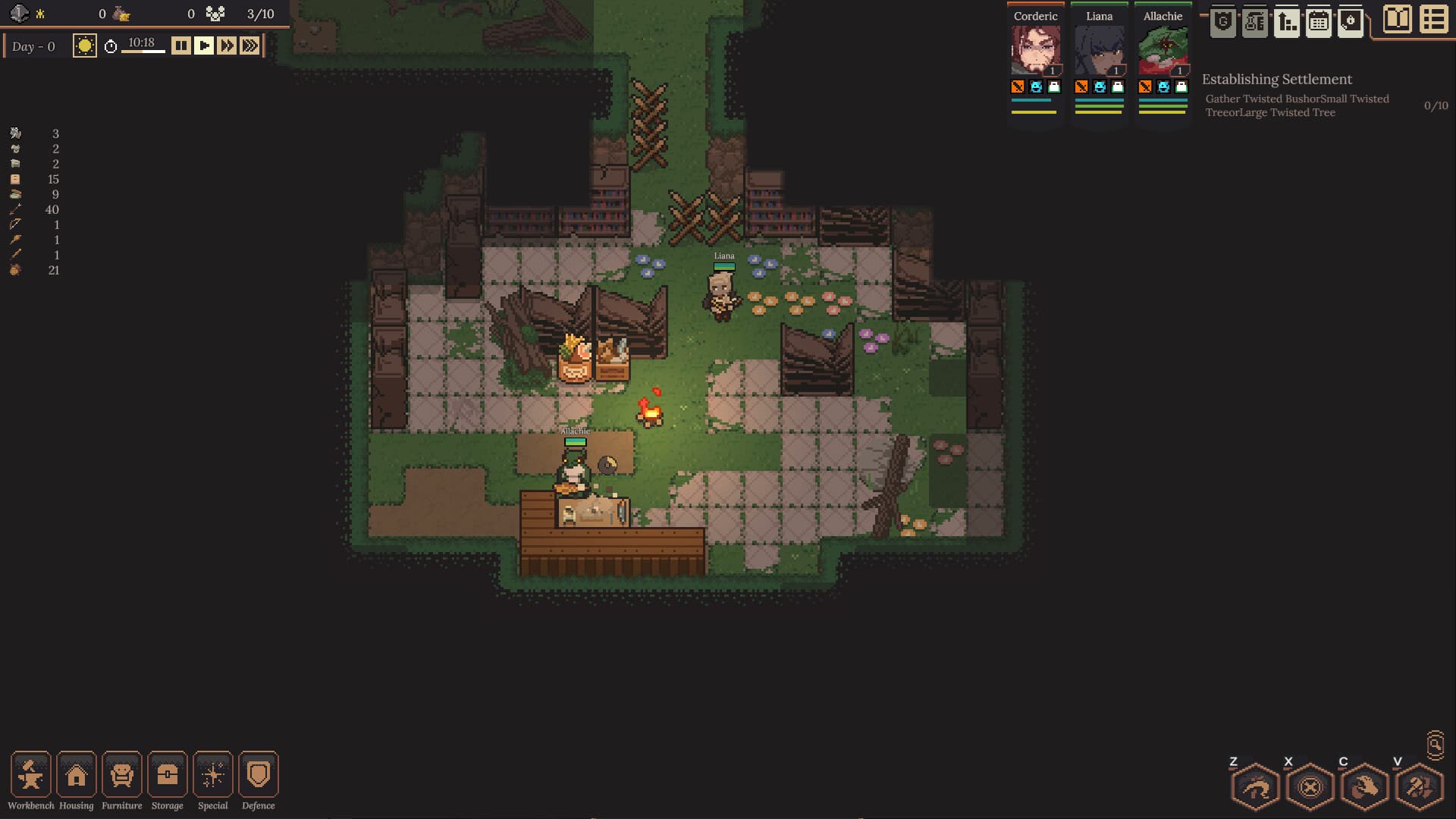Viewport: 1456px width, 819px height.
Task: Use the C harvest/gather ability
Action: point(1363,786)
